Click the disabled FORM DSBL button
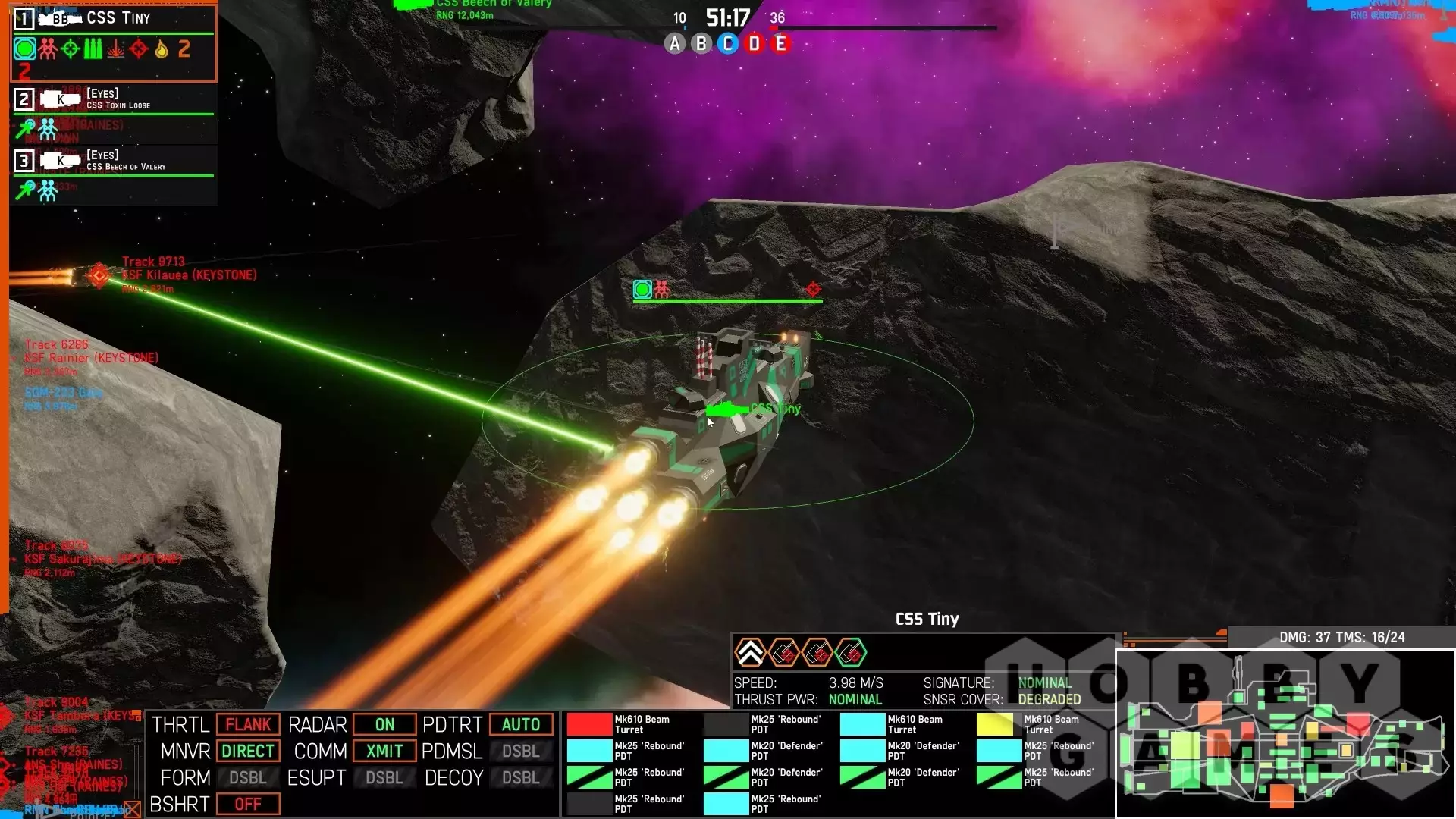 (248, 778)
